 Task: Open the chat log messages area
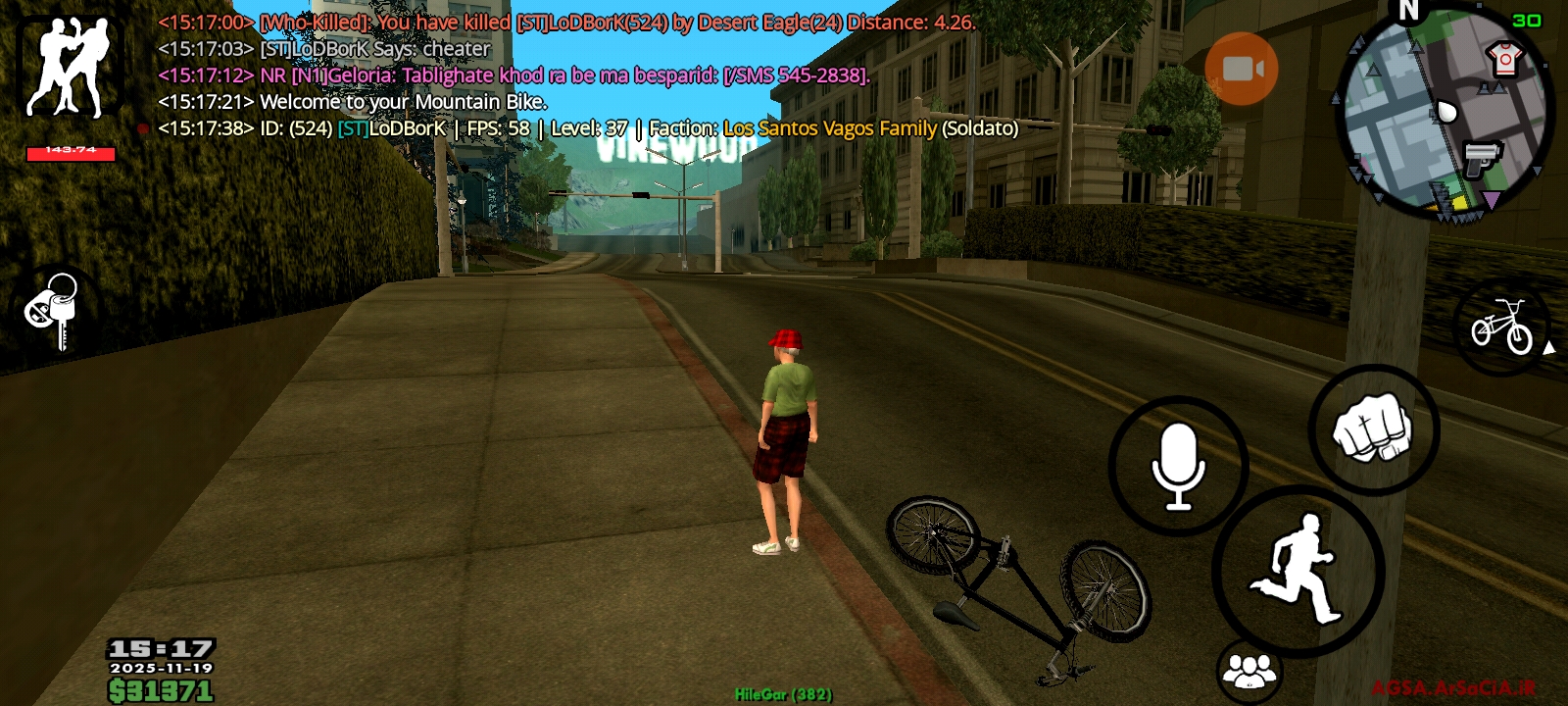pyautogui.click(x=588, y=75)
